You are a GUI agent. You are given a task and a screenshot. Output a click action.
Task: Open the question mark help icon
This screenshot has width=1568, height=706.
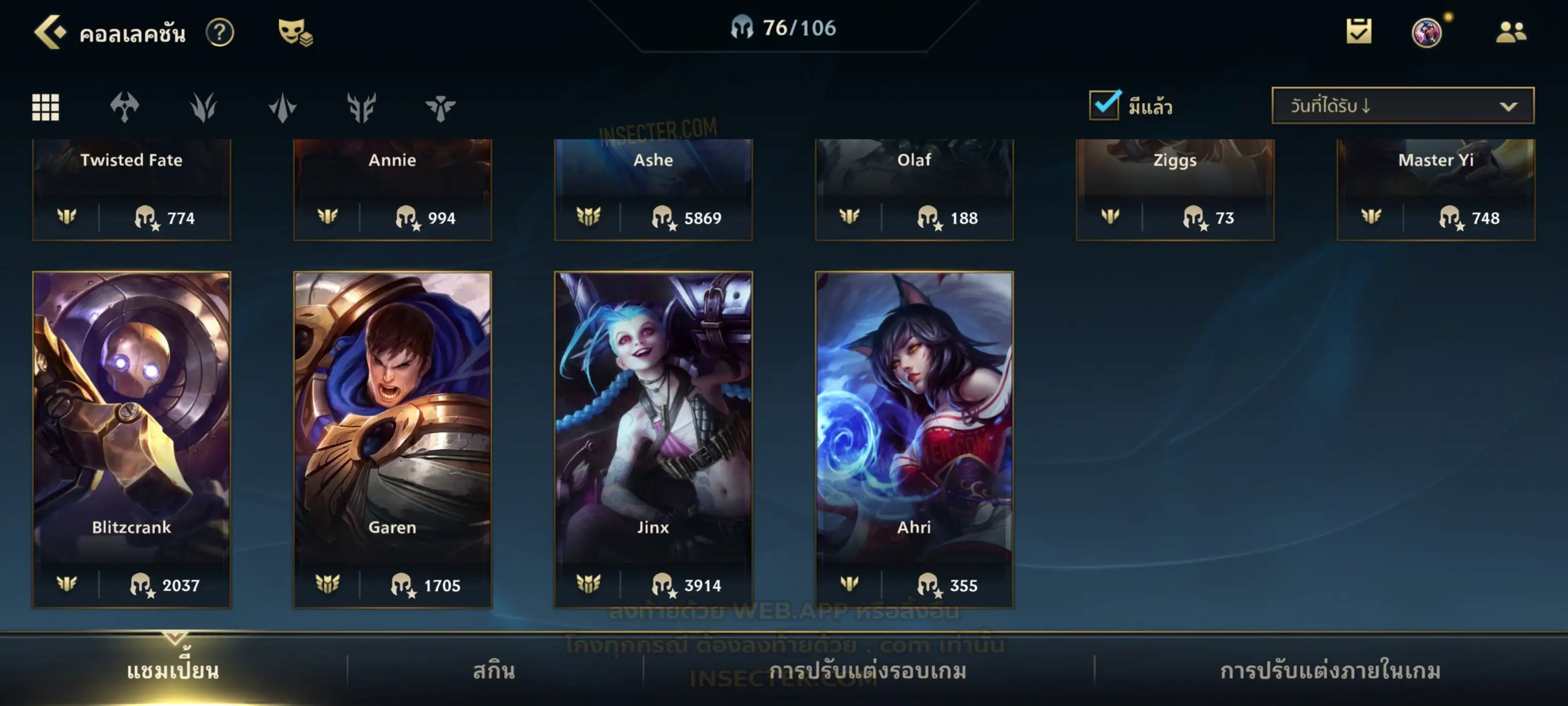click(x=220, y=32)
